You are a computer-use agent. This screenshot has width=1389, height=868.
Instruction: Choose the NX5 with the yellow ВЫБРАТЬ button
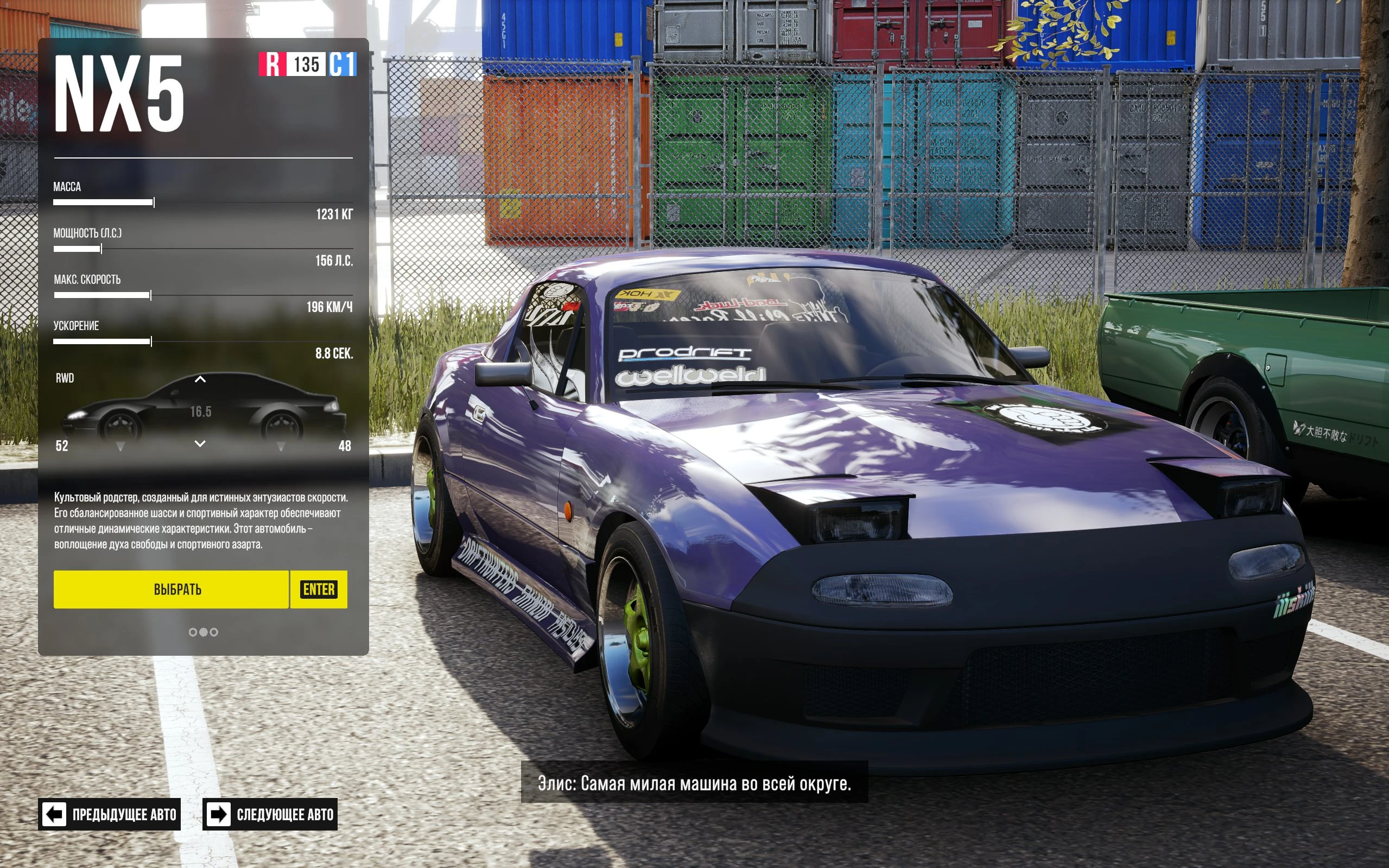[171, 589]
